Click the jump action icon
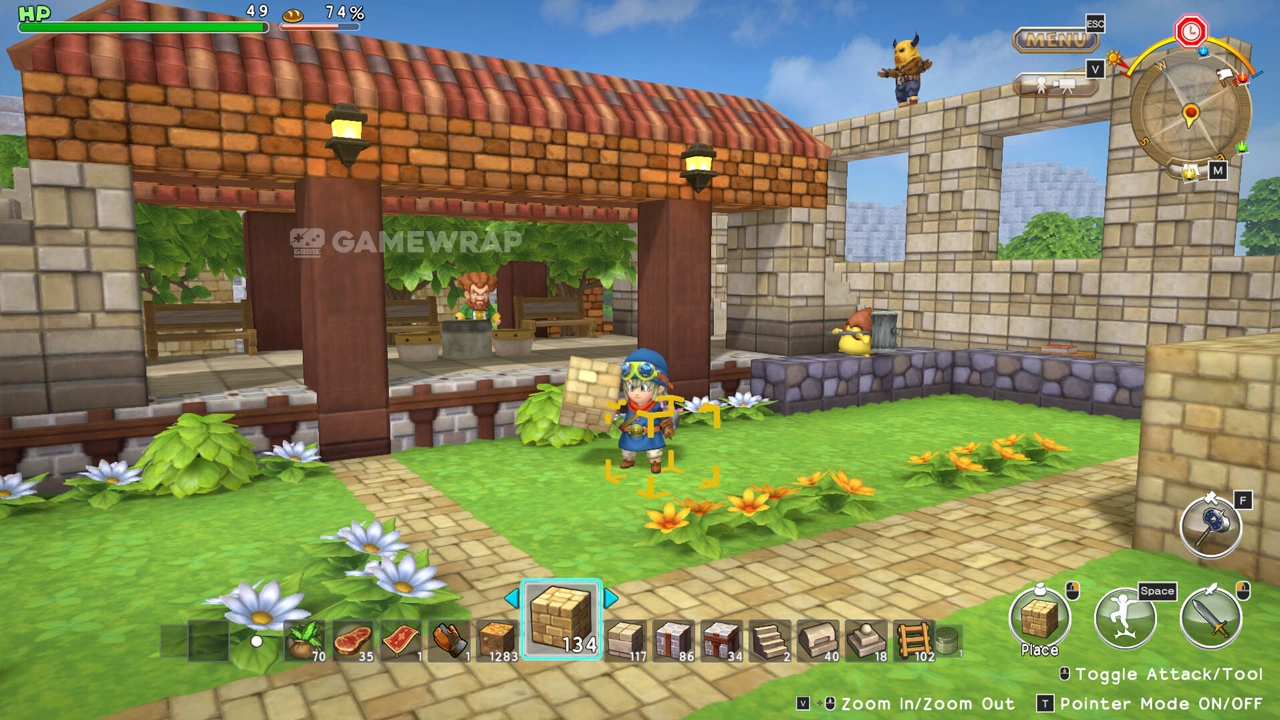Screen dimensions: 1280x720 [1125, 617]
